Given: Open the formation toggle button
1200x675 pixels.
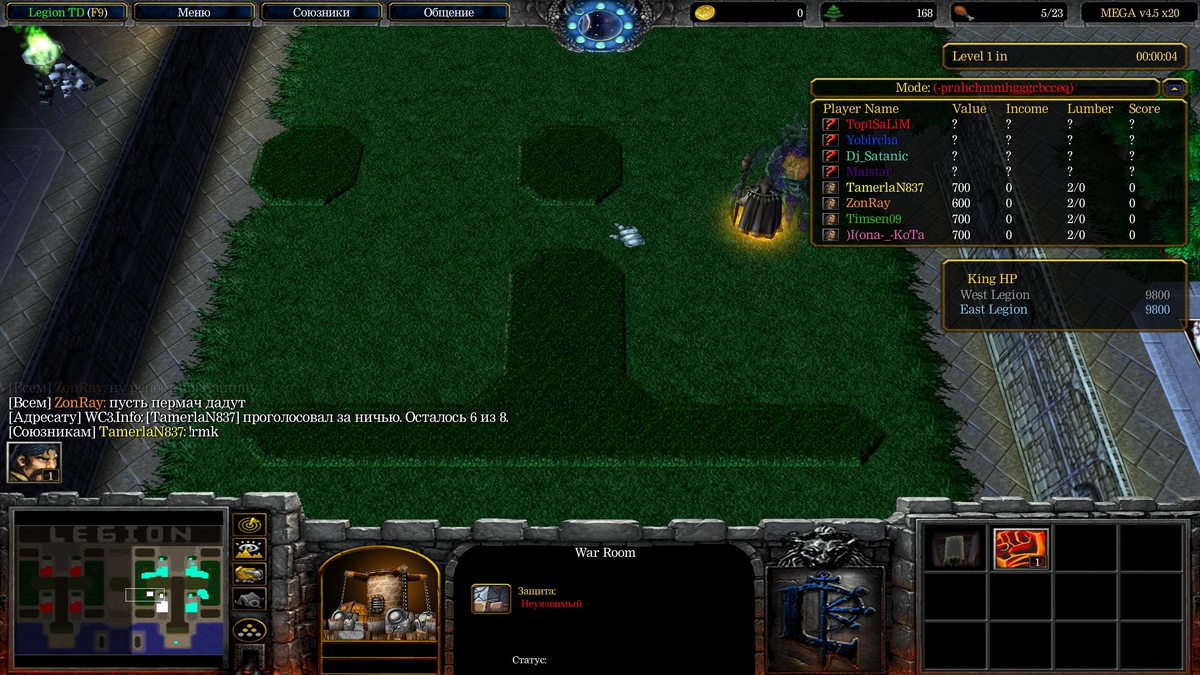Looking at the screenshot, I should click(248, 630).
